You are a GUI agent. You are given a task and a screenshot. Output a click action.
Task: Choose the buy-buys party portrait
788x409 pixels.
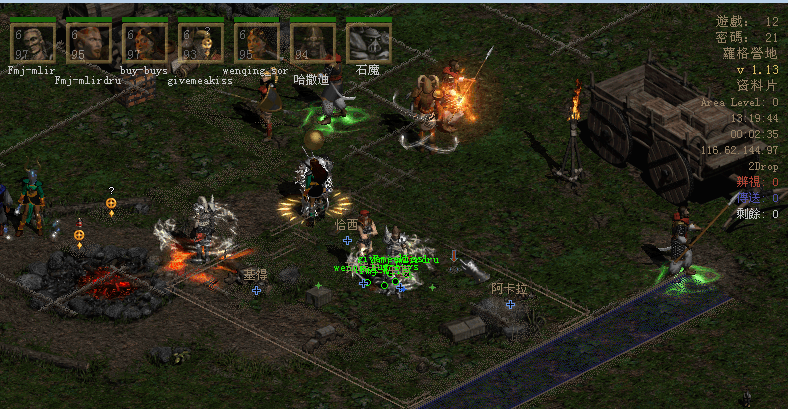pyautogui.click(x=144, y=43)
